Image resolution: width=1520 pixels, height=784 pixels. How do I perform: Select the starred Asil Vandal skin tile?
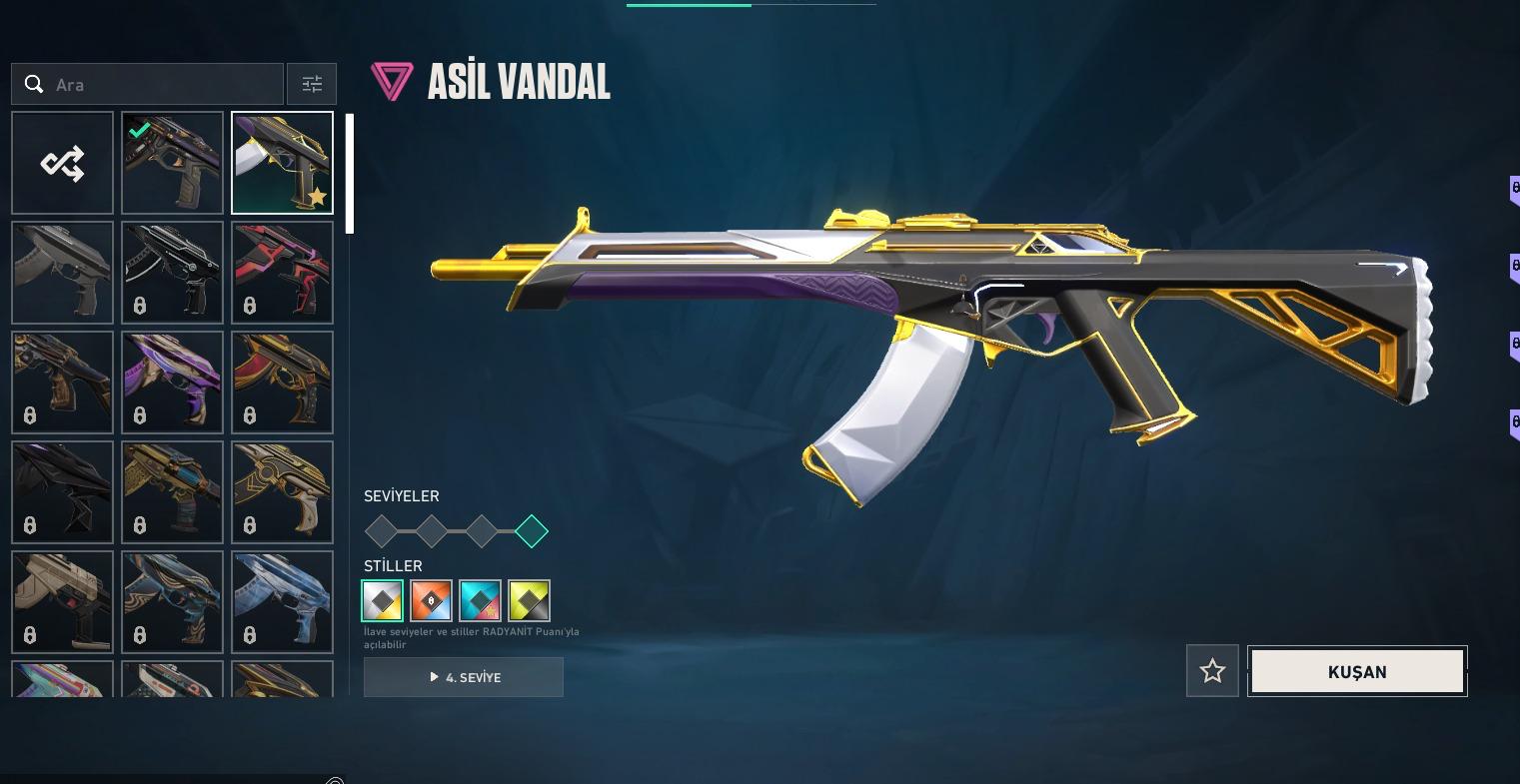[282, 163]
